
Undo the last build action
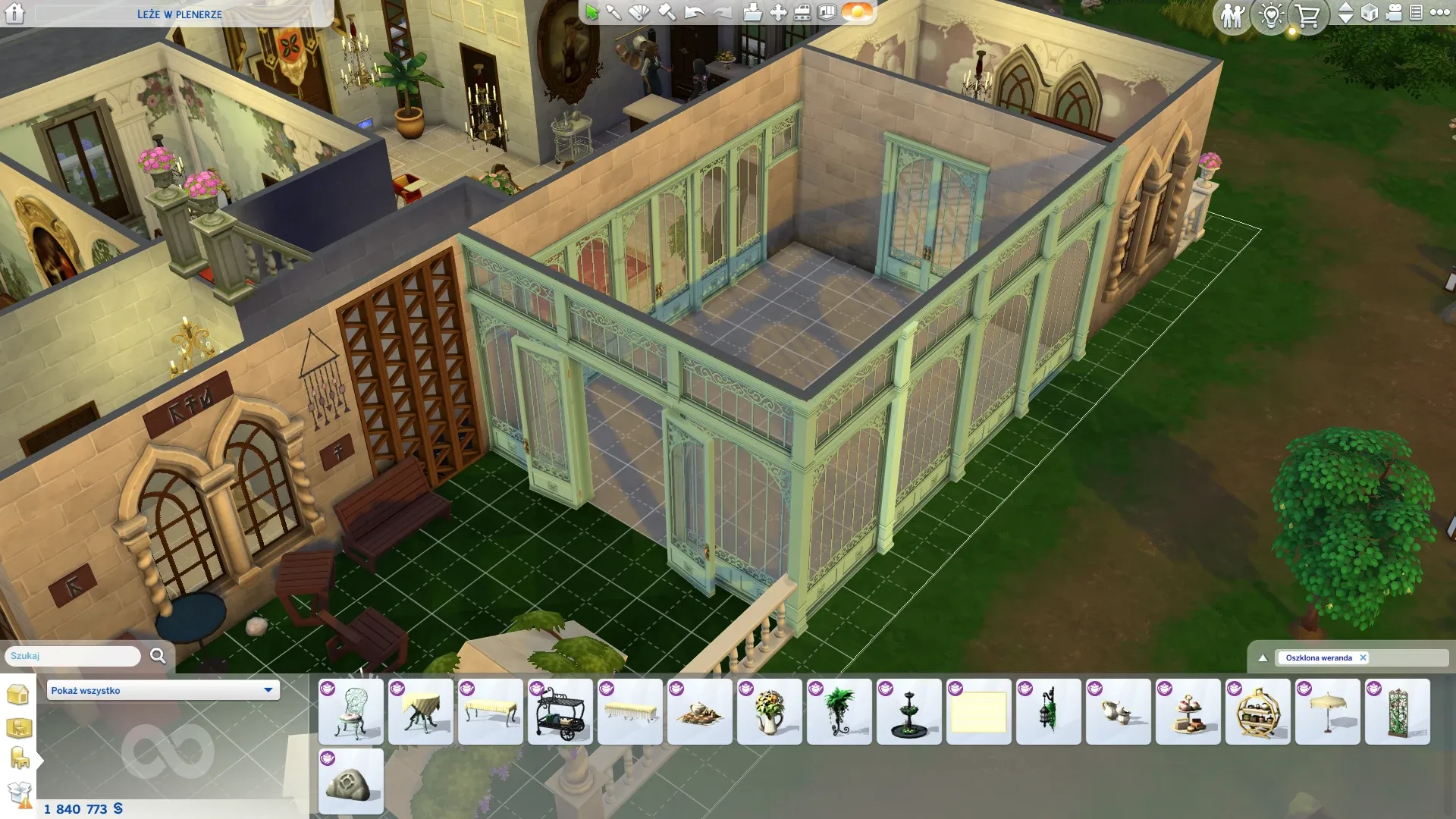pos(694,12)
